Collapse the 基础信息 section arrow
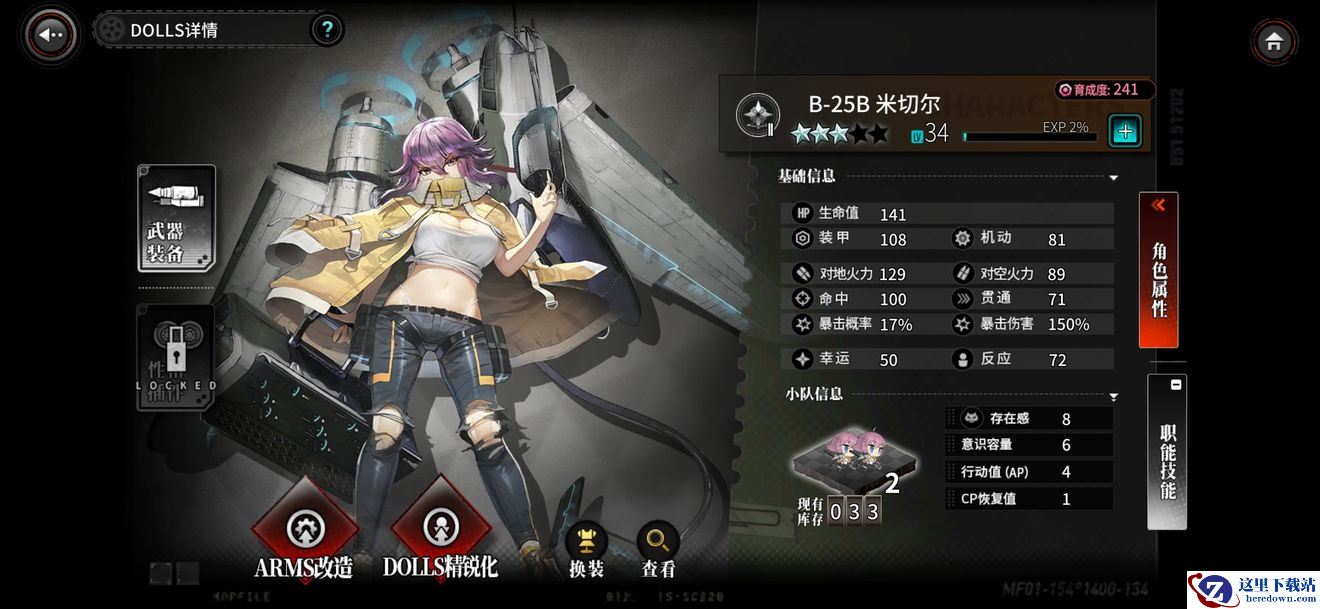Screen dimensions: 1320x609 coord(1114,178)
